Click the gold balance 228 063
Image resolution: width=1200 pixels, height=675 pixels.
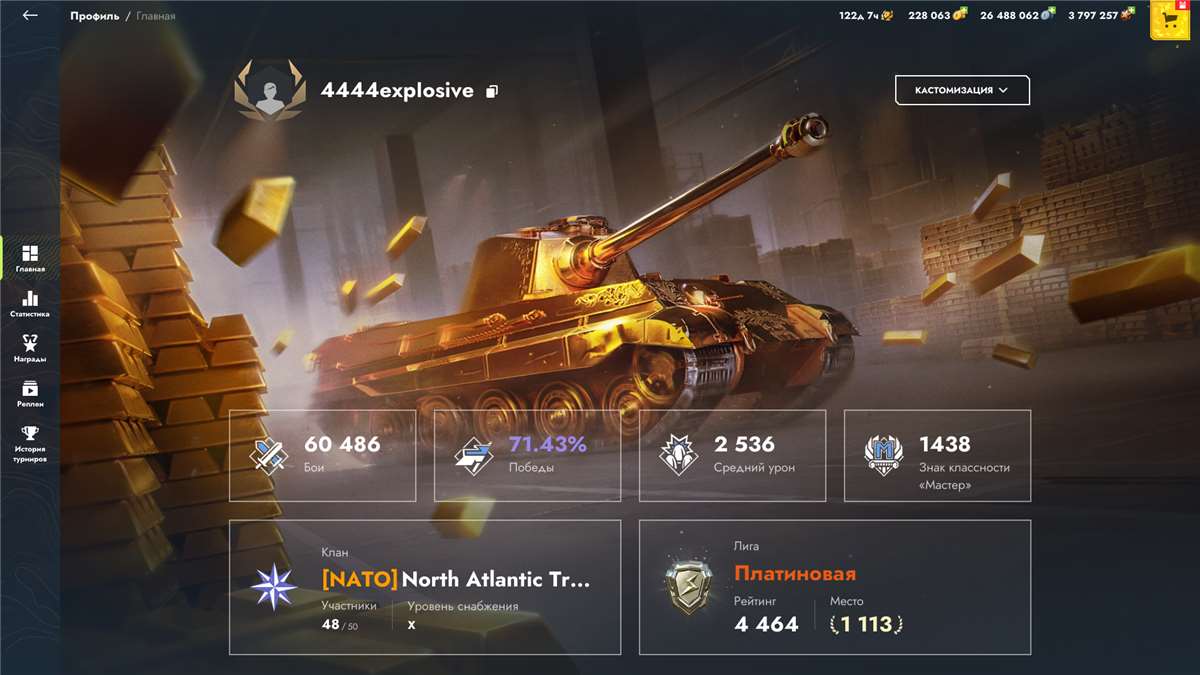coord(937,16)
